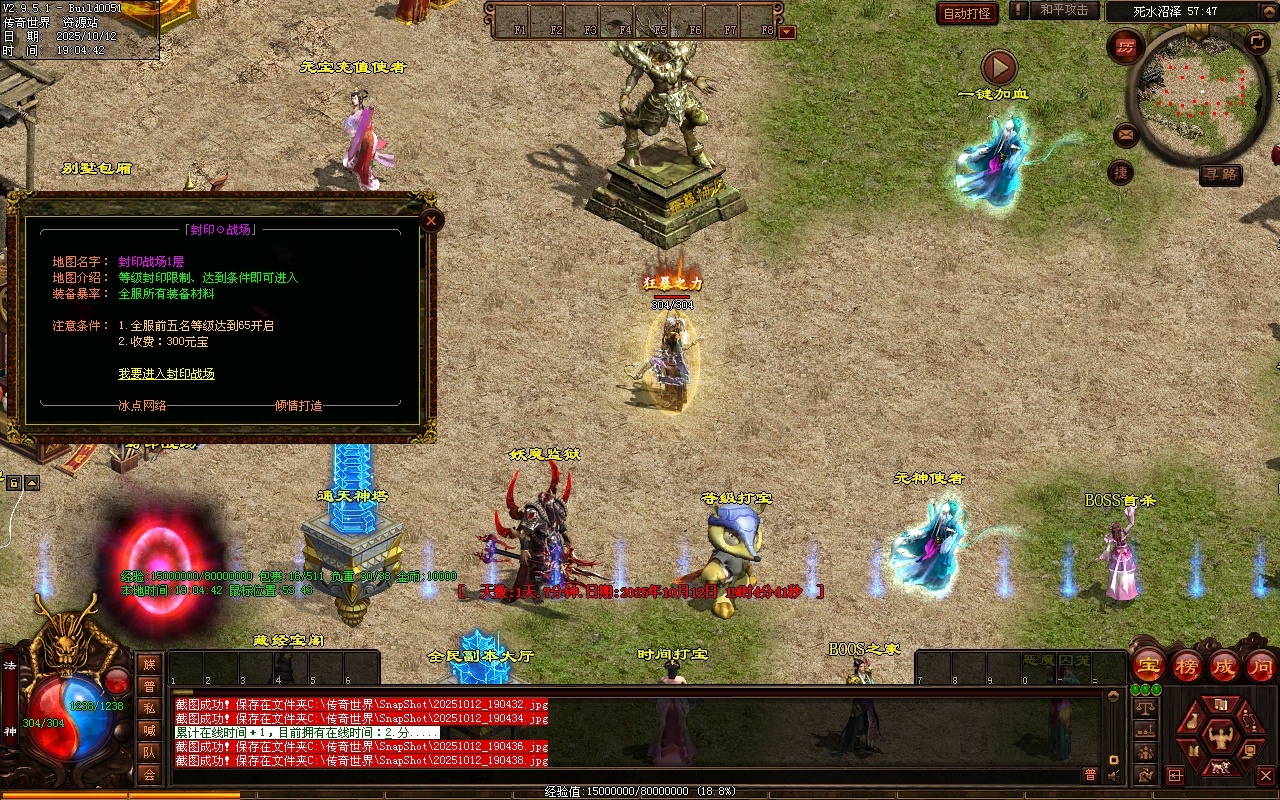Select the 族 clan chat channel
The width and height of the screenshot is (1280, 800).
[x=149, y=664]
